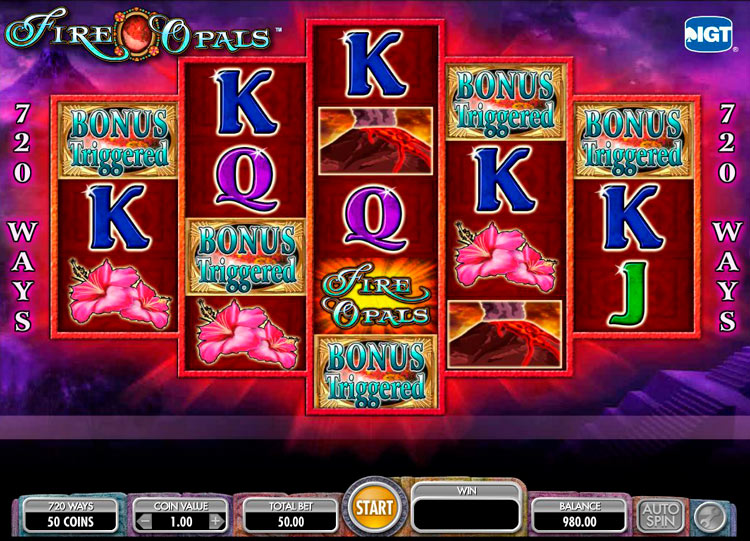750x541 pixels.
Task: Decrease the coin value with minus
Action: [144, 521]
